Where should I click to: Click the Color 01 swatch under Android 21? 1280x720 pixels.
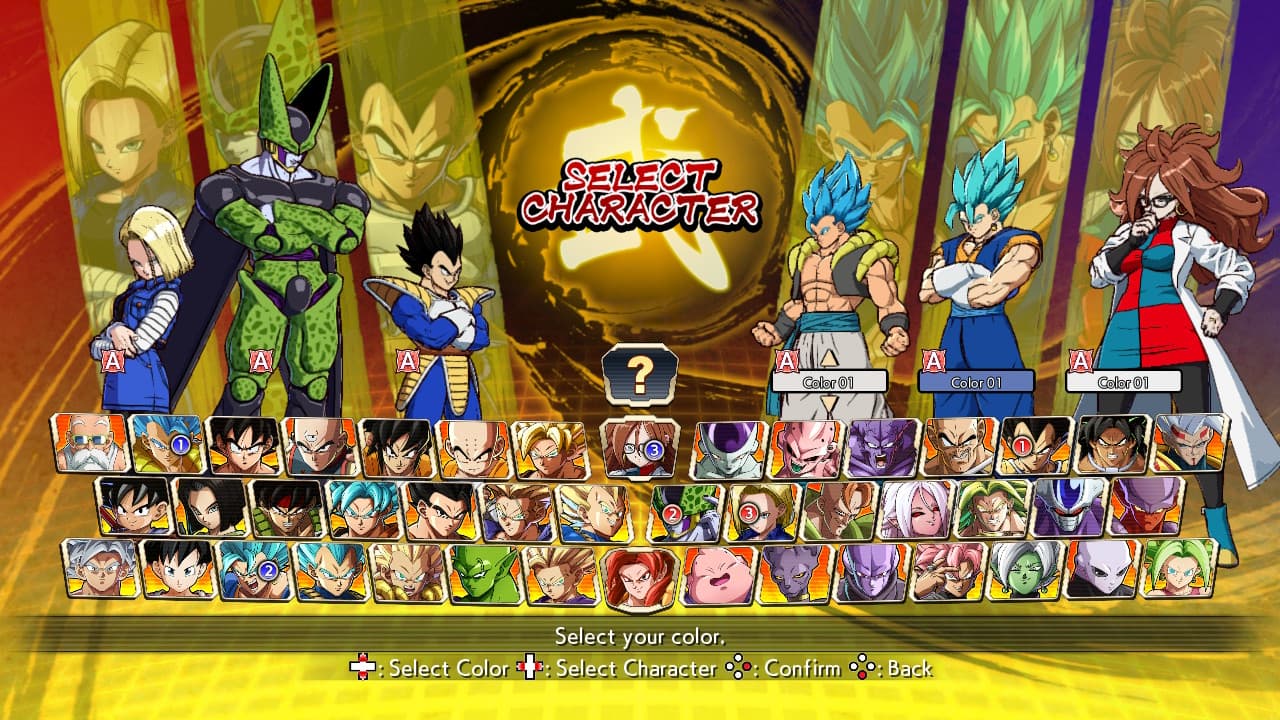[x=1123, y=380]
